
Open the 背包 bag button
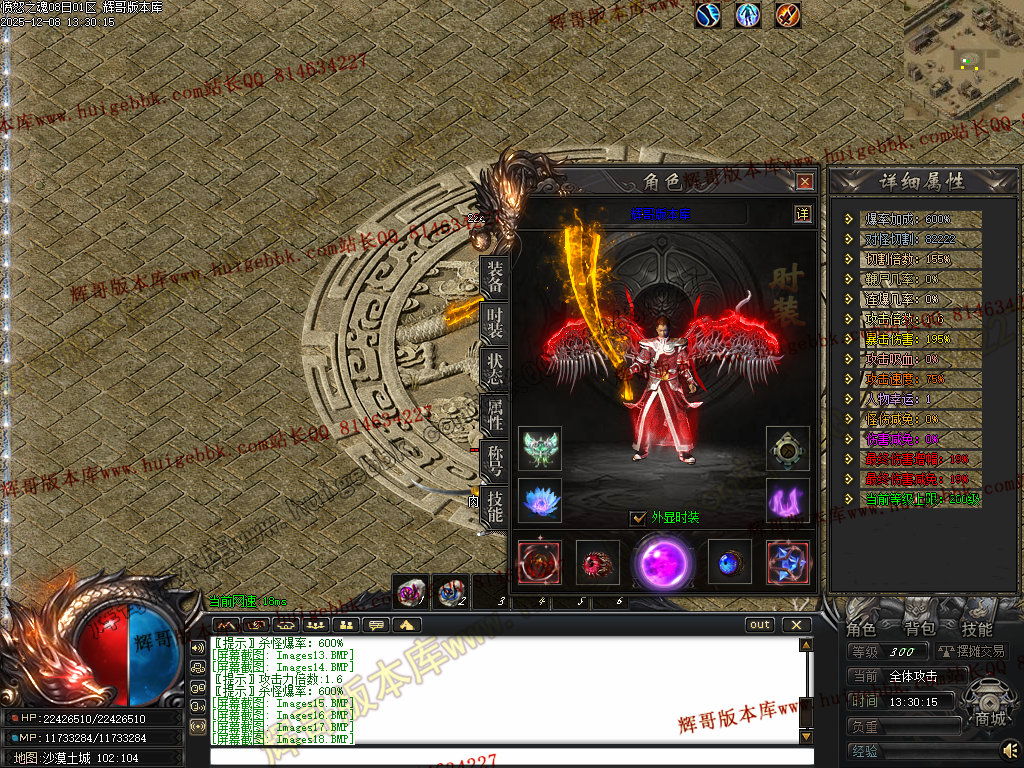pos(919,629)
